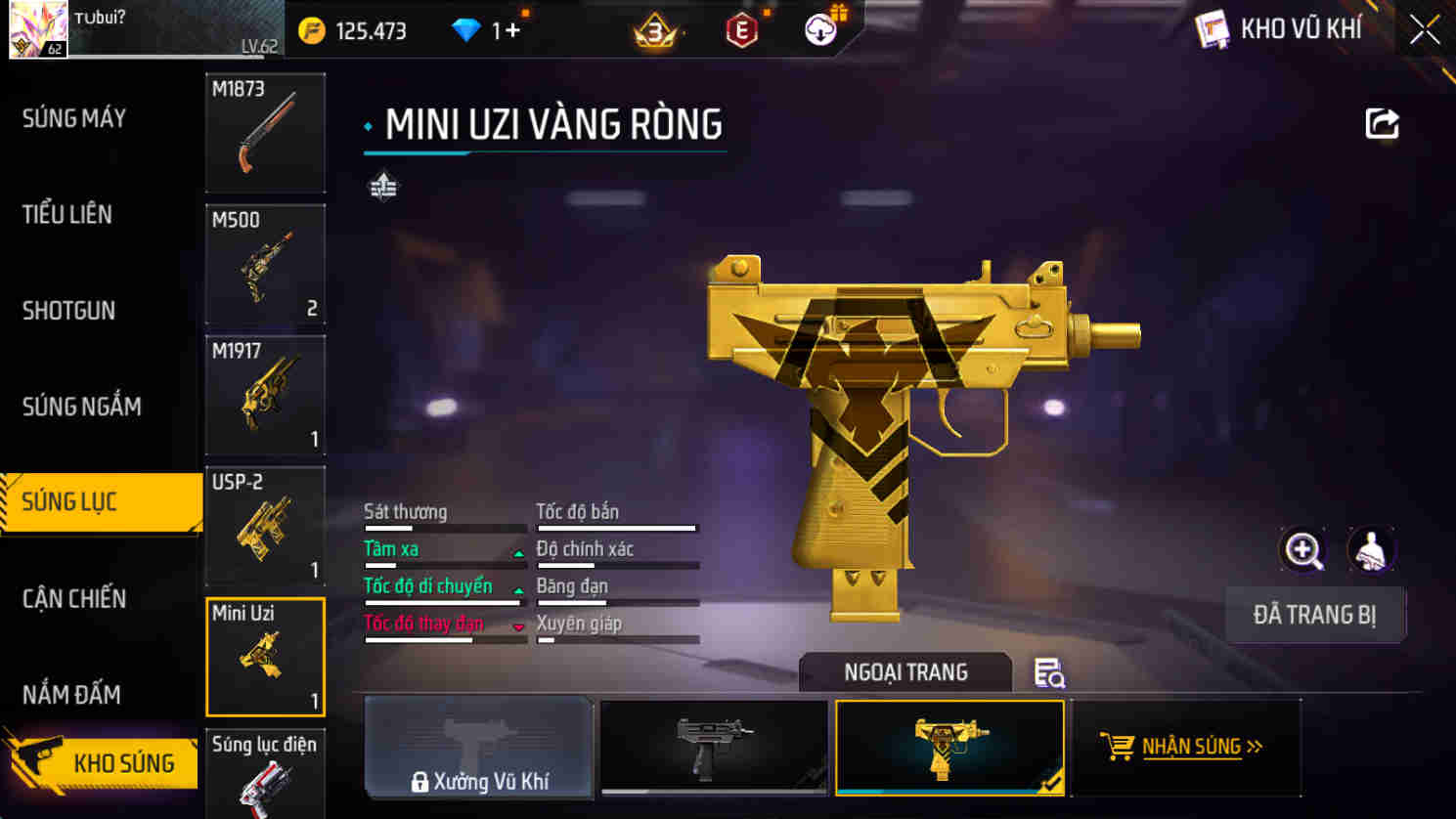The height and width of the screenshot is (819, 1456).
Task: Click the ĐÃ TRANG BỊ button
Action: [x=1314, y=615]
